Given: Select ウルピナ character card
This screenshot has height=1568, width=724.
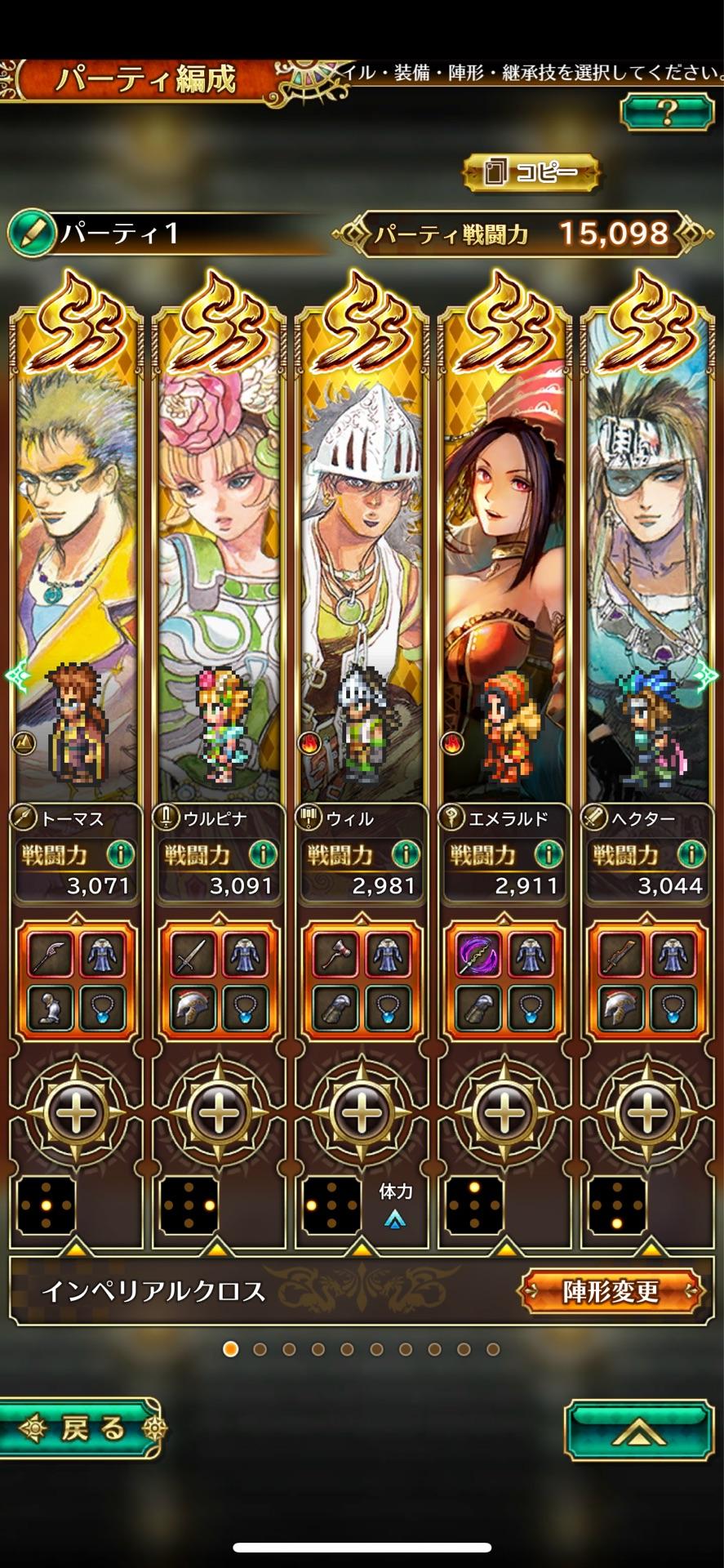Looking at the screenshot, I should pyautogui.click(x=219, y=572).
